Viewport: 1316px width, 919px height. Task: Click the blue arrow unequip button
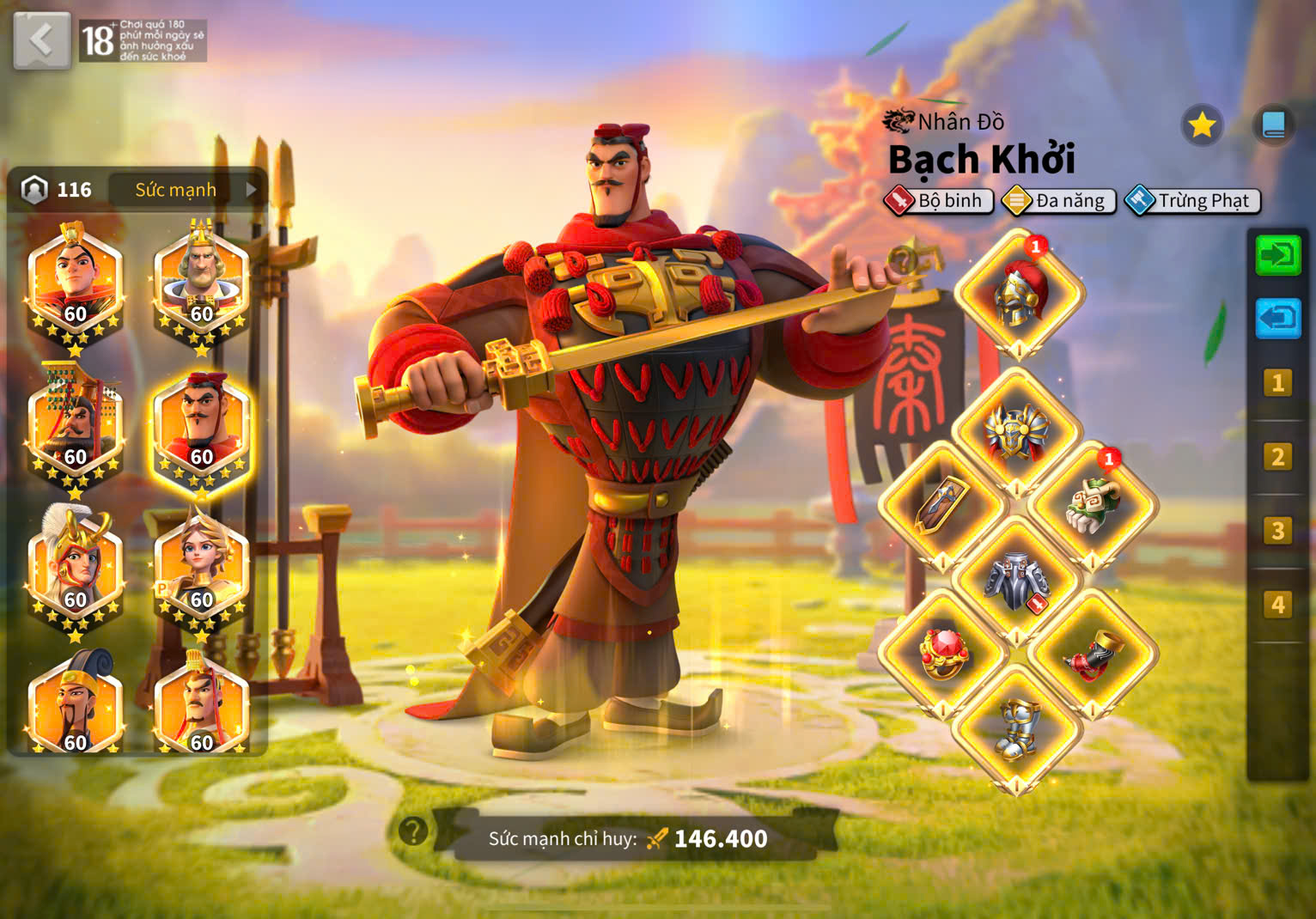point(1277,319)
